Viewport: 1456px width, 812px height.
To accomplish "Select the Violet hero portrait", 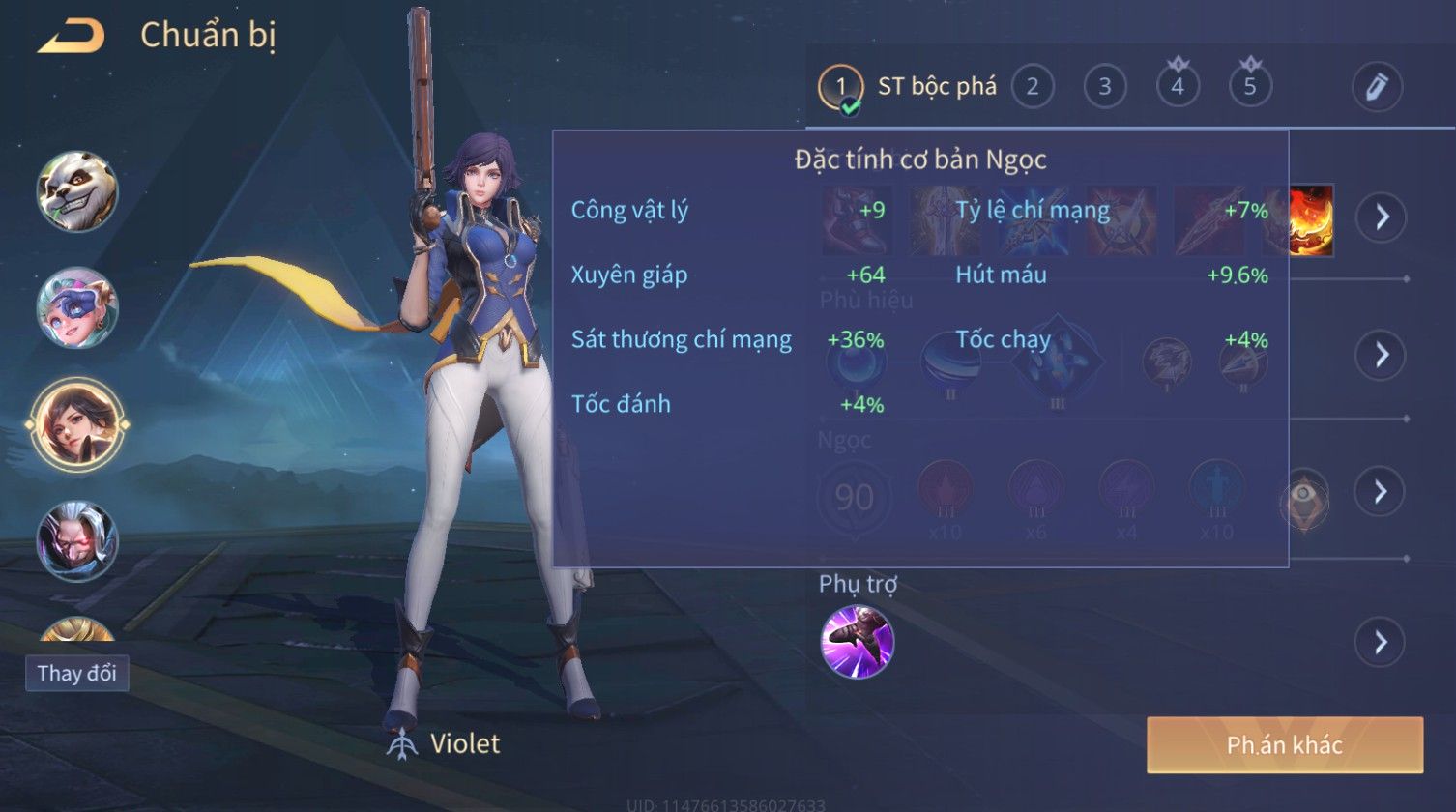I will click(x=77, y=424).
